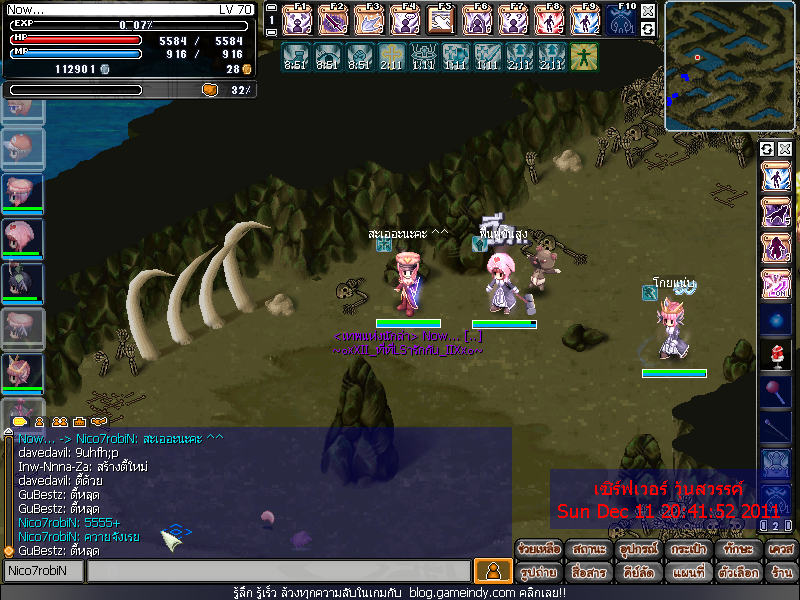Image resolution: width=800 pixels, height=600 pixels.
Task: Activate the F5 hand skill slot
Action: 441,20
